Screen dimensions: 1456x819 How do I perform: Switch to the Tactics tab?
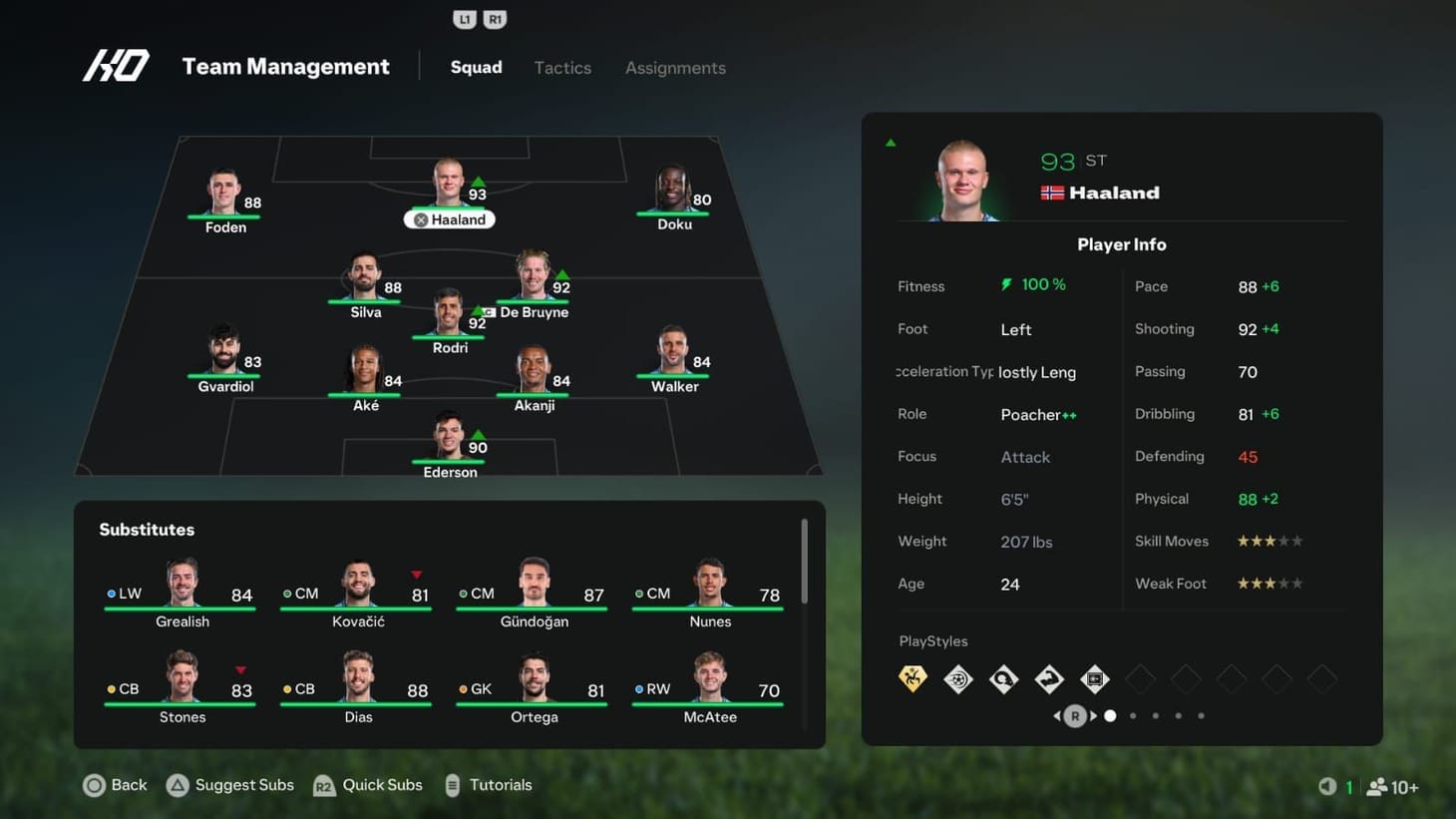tap(562, 68)
